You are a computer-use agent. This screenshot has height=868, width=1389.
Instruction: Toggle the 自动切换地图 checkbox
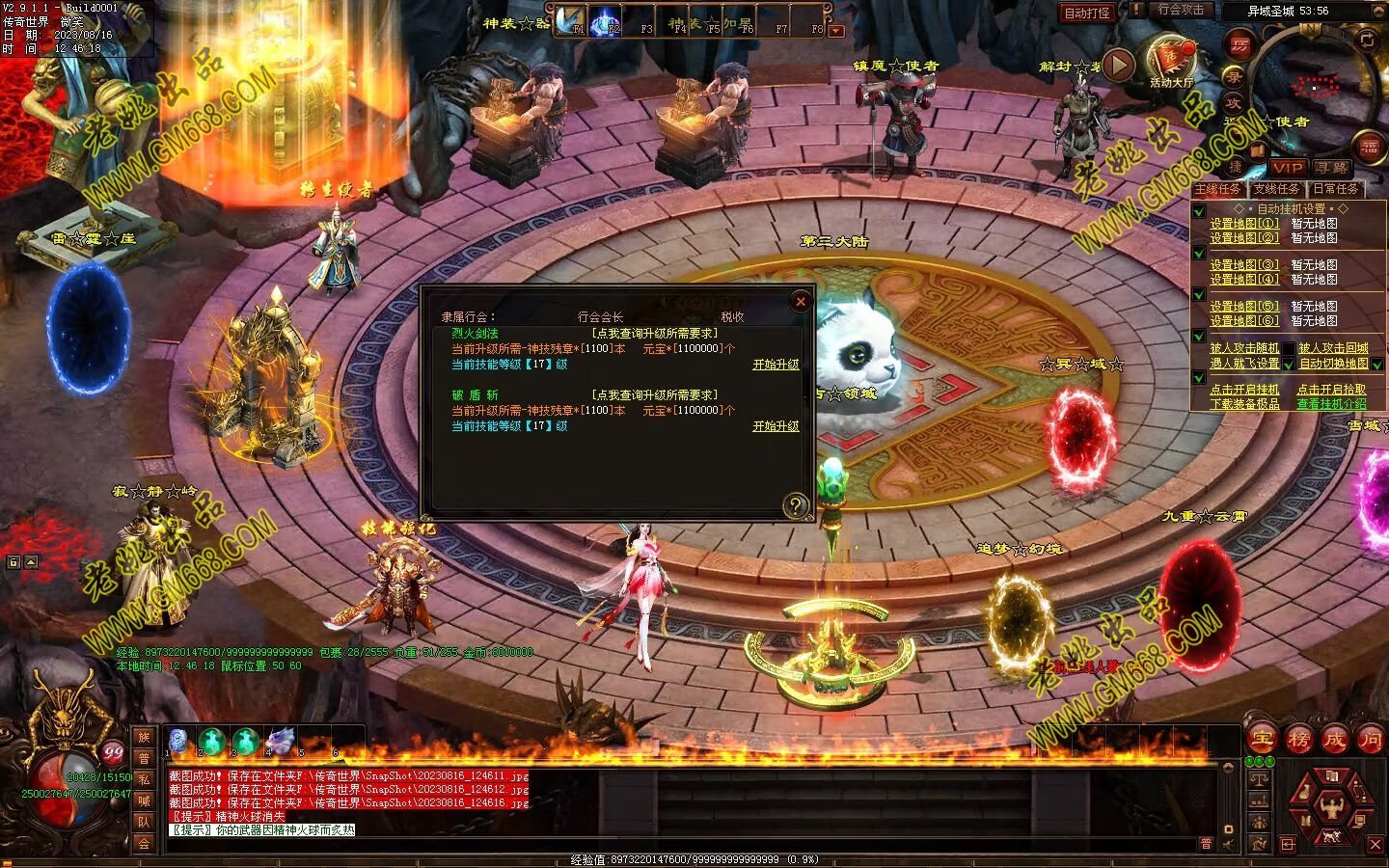tap(1377, 365)
